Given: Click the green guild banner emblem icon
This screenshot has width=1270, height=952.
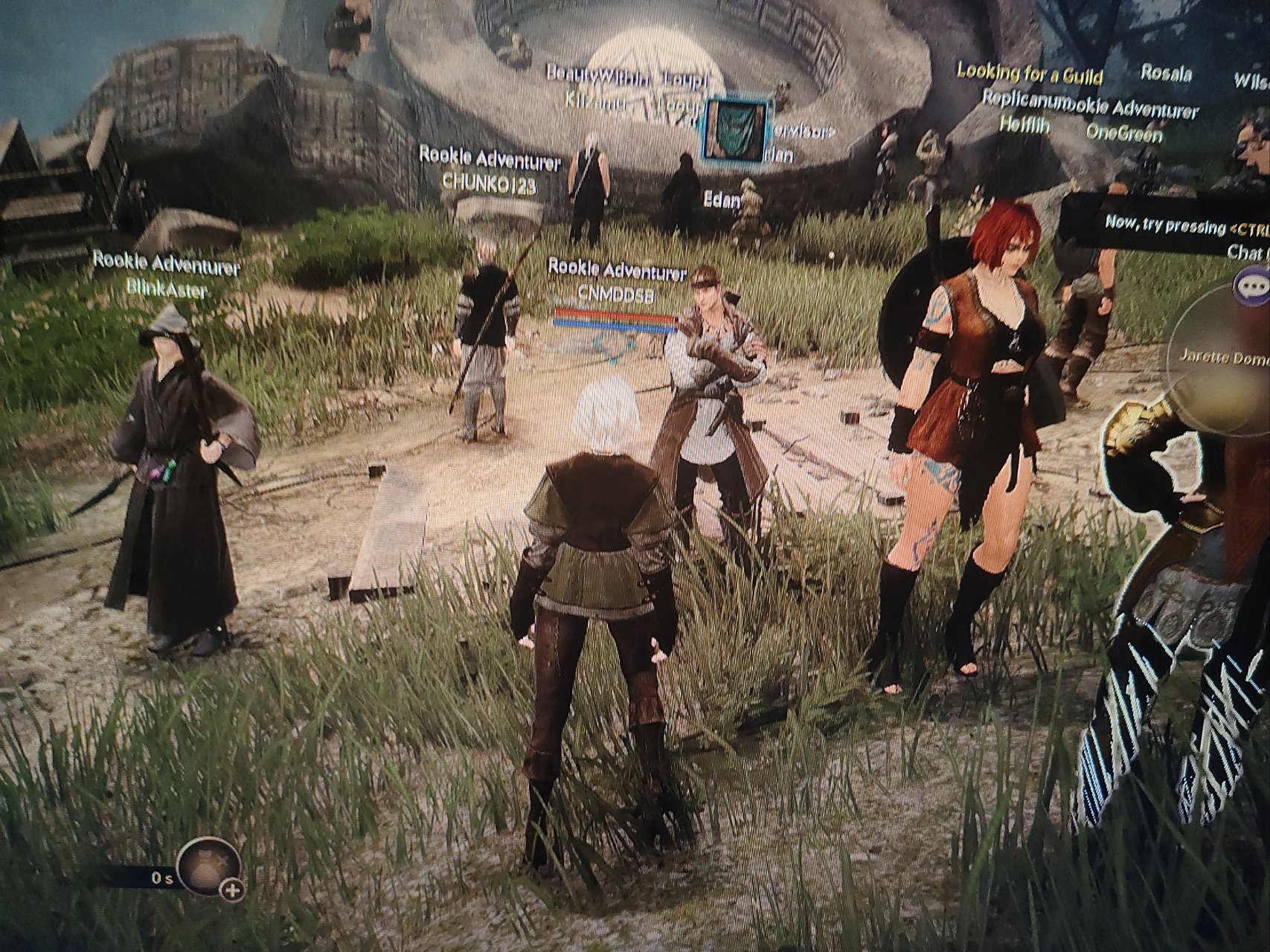Looking at the screenshot, I should 735,129.
